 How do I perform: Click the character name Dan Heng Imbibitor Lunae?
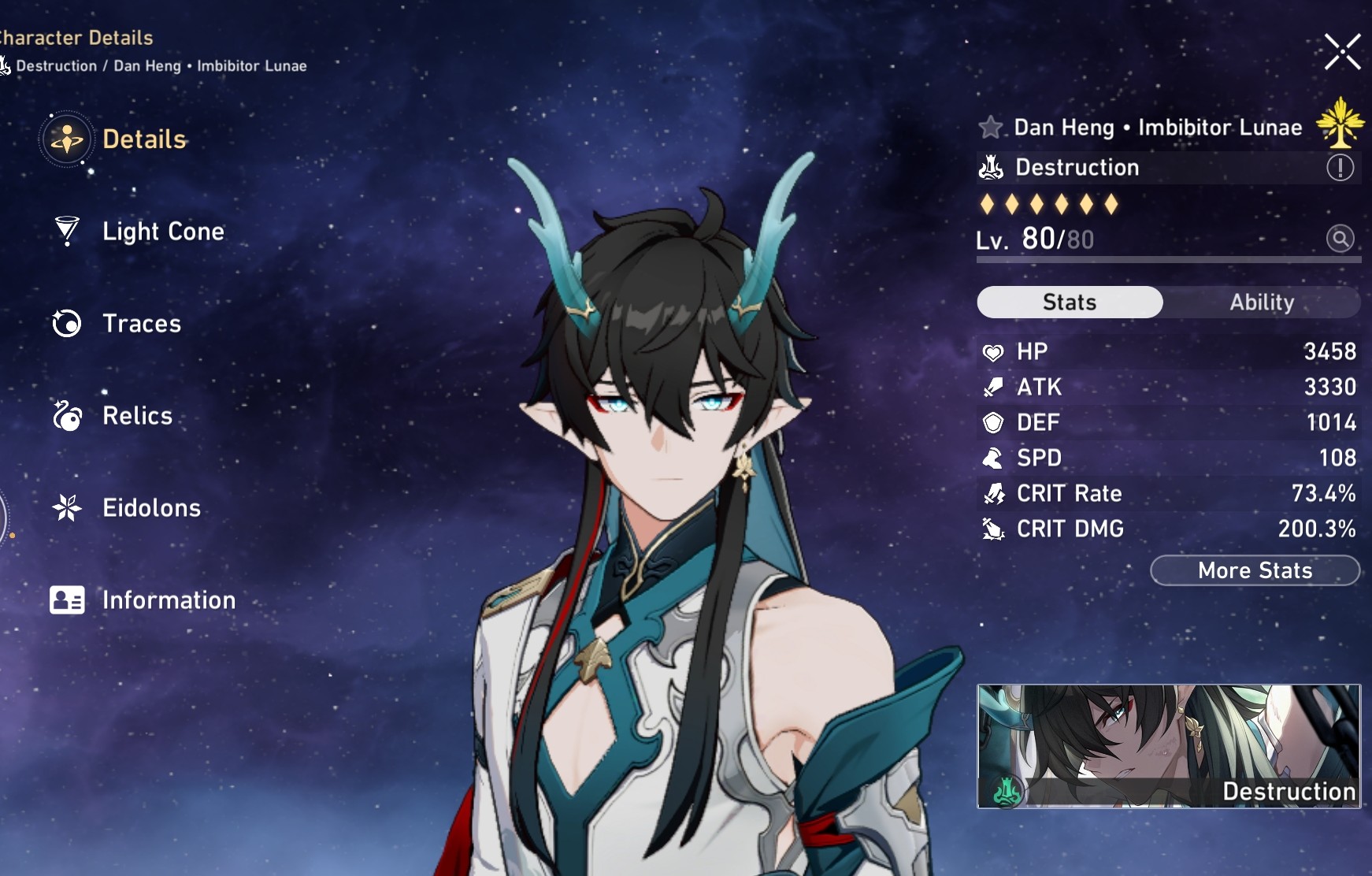(x=1158, y=127)
